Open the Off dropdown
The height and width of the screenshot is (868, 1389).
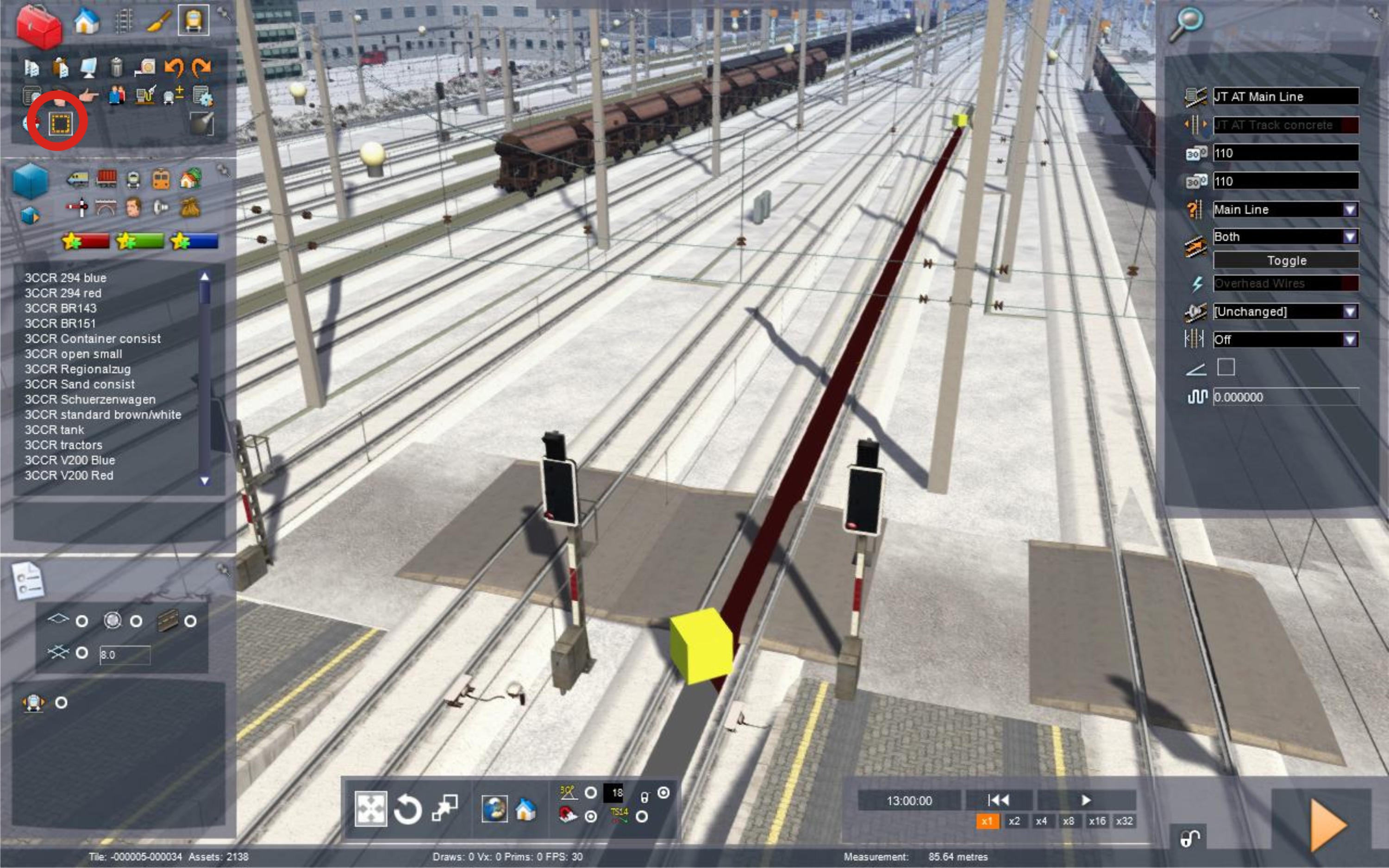pyautogui.click(x=1349, y=340)
